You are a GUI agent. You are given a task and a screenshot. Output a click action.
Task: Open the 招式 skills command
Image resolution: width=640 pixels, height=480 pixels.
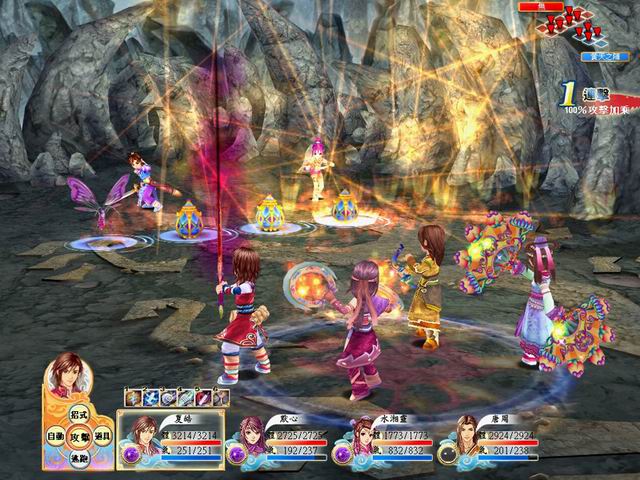click(x=81, y=415)
